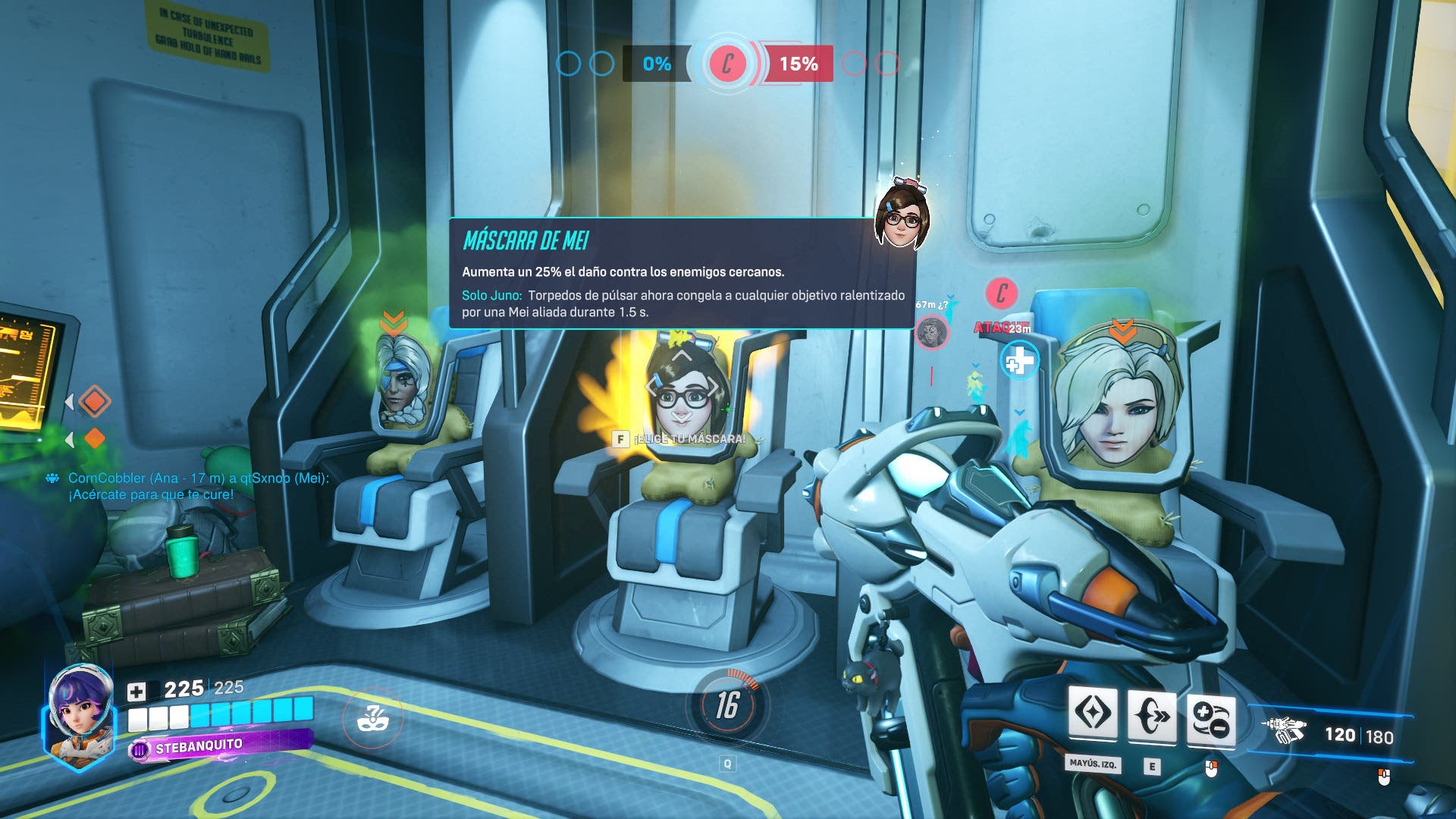
Task: Select the Pulsar Torpedoes ability icon
Action: 1210,718
